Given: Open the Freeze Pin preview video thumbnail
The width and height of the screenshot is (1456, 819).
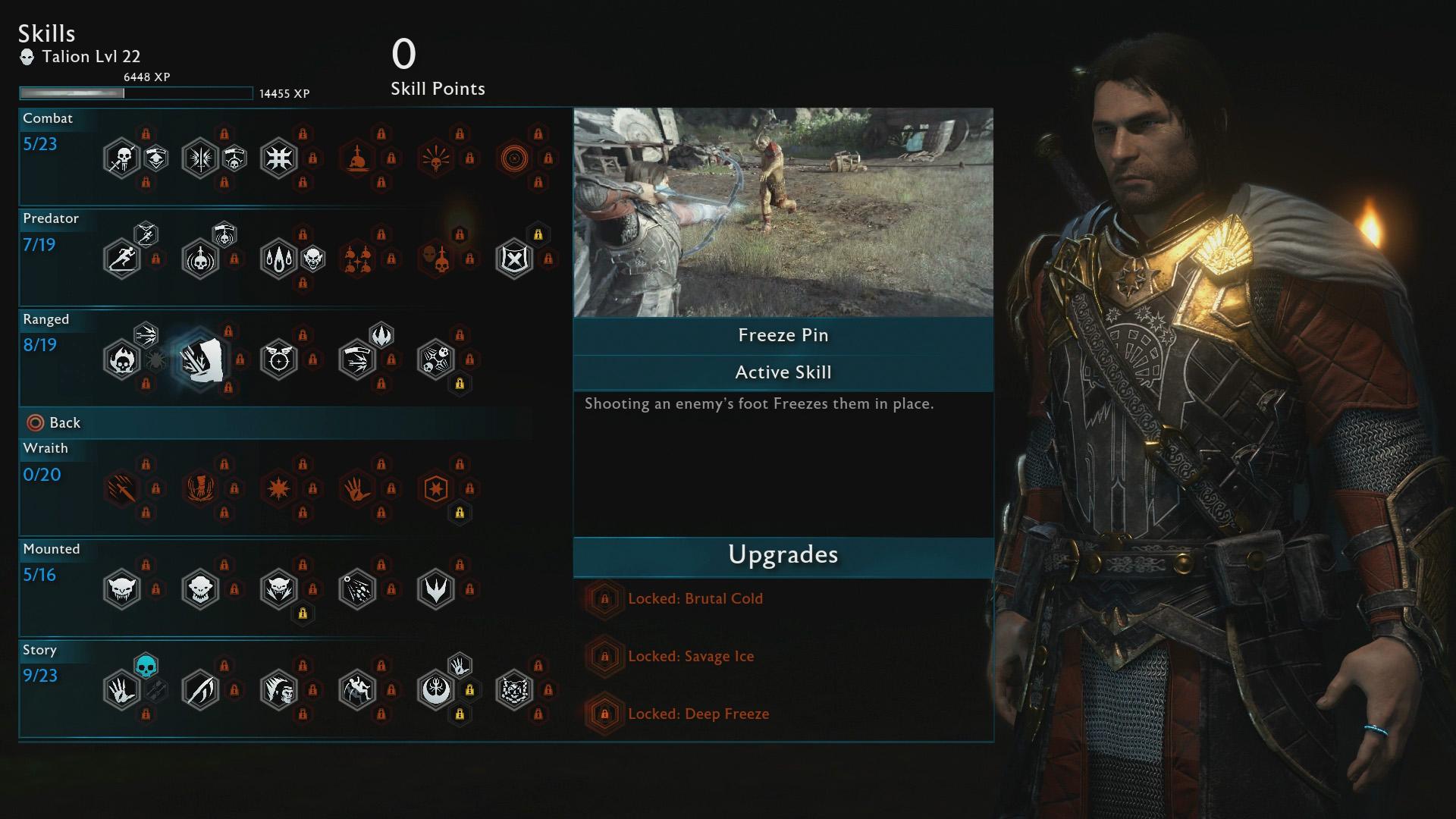Looking at the screenshot, I should (x=783, y=212).
